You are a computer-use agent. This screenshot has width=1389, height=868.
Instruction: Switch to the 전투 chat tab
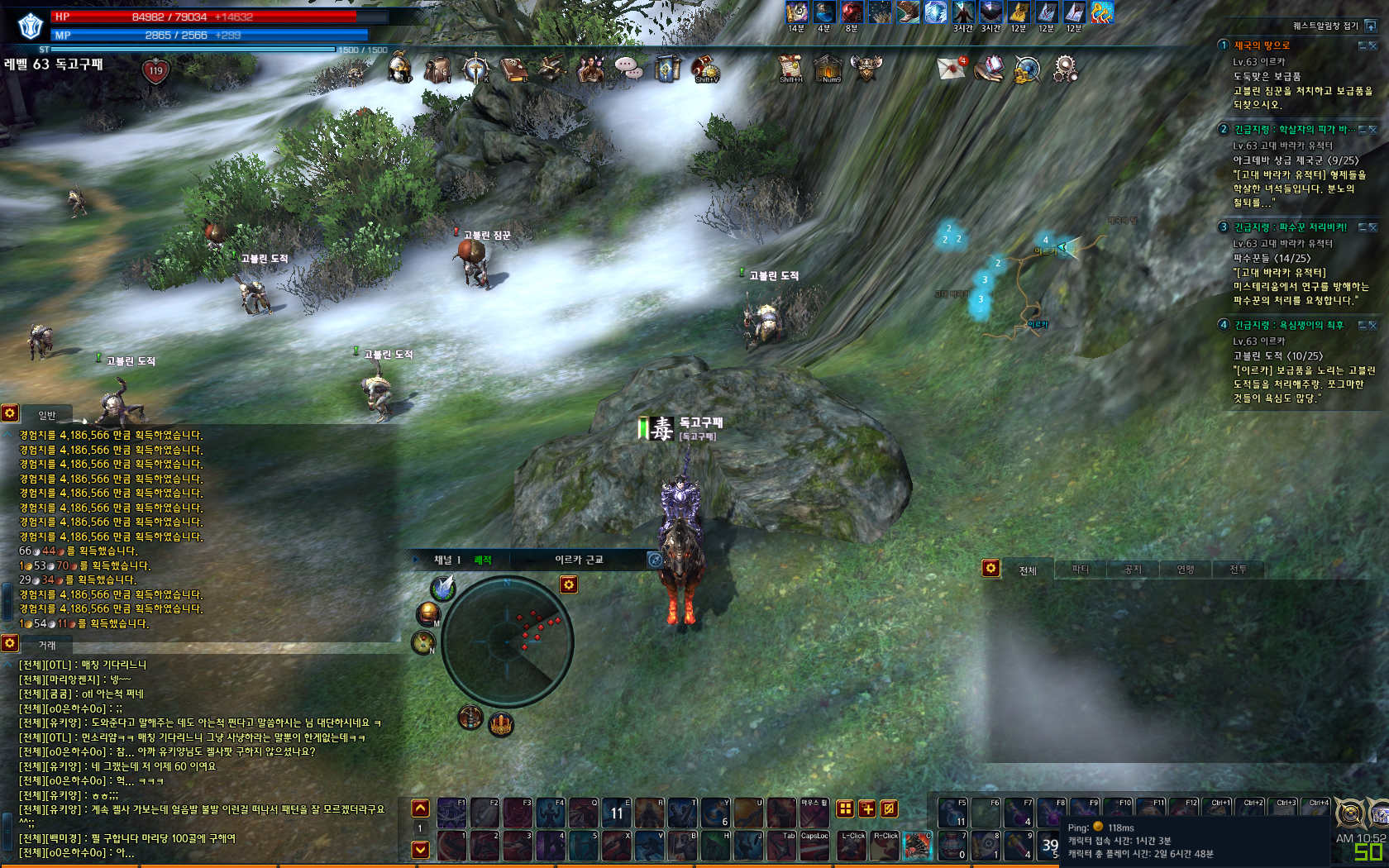[1238, 570]
